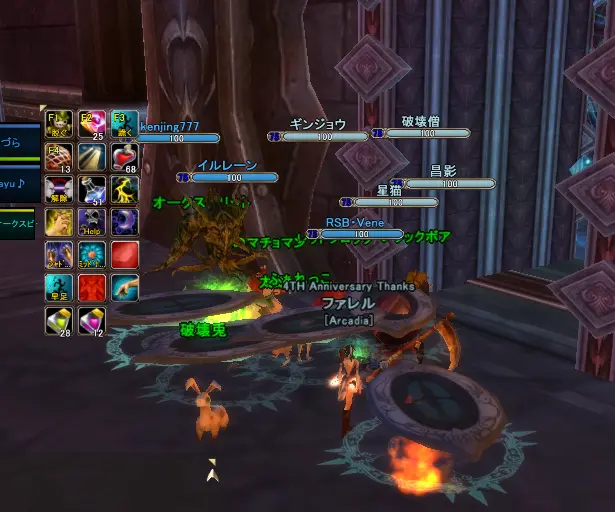Activate the F3 running figure skill
615x512 pixels.
(125, 124)
